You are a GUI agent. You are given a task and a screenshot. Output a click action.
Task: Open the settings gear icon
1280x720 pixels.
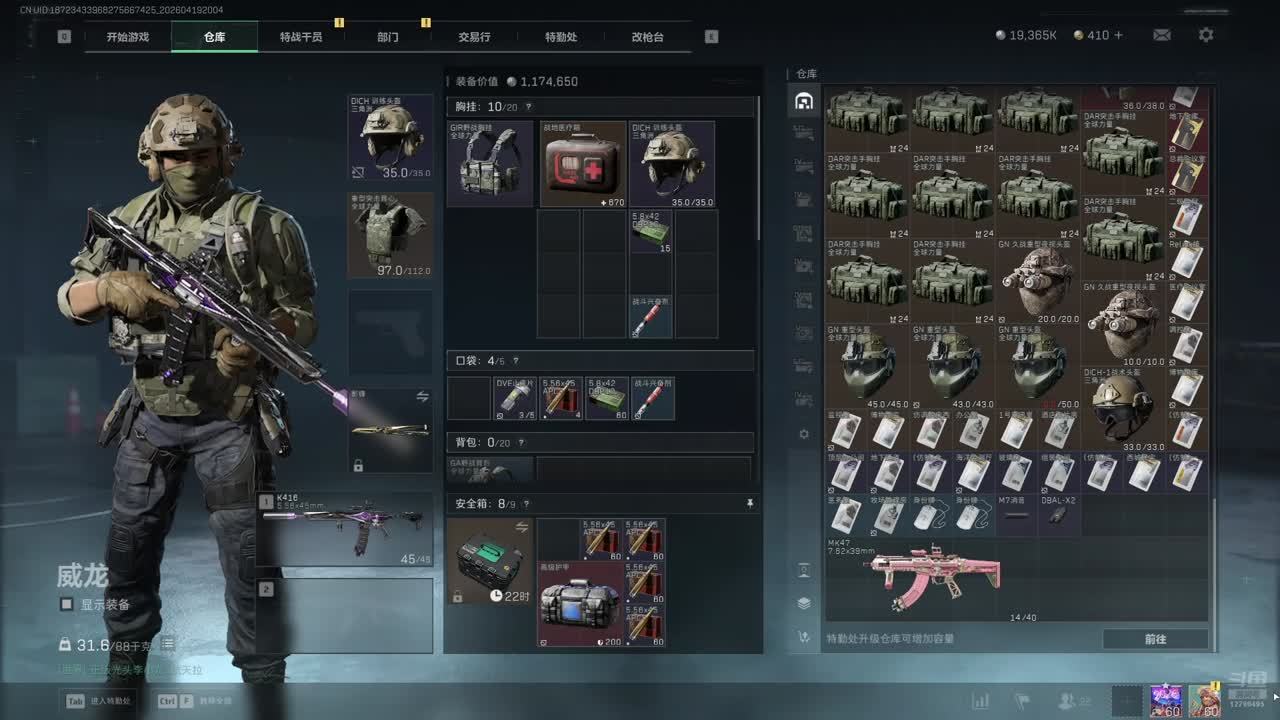tap(1206, 35)
